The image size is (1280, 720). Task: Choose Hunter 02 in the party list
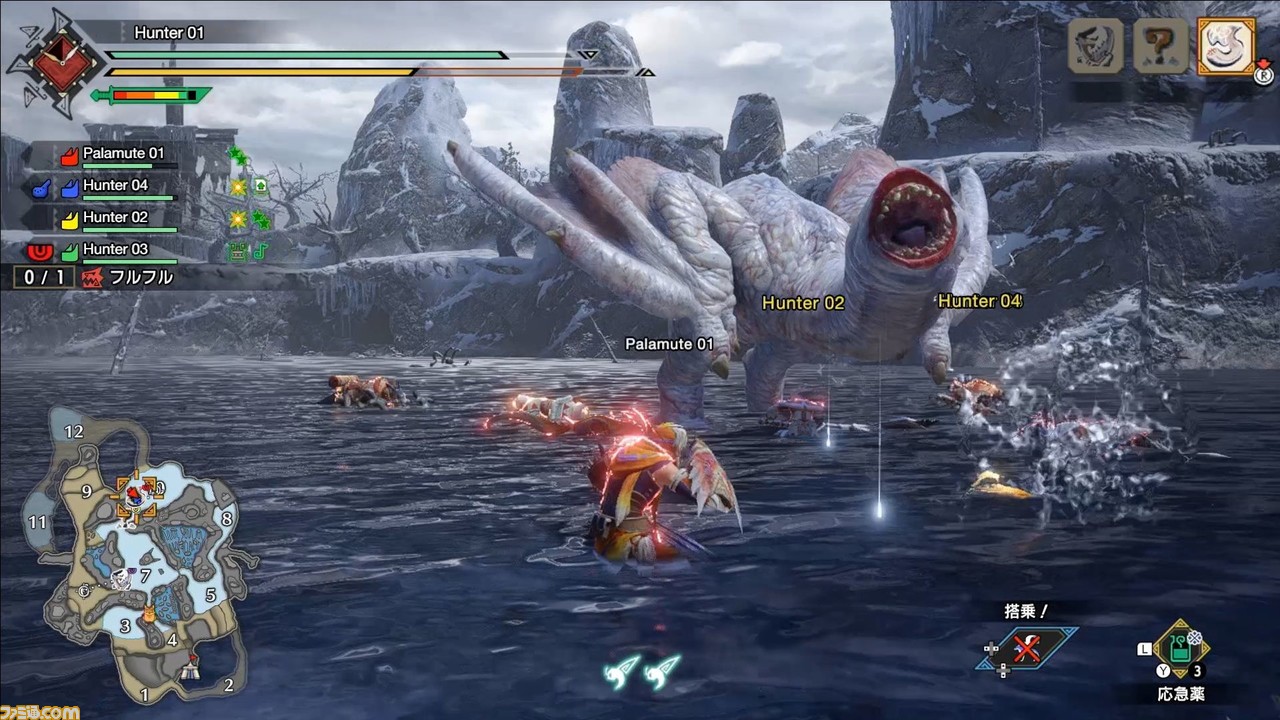click(115, 218)
